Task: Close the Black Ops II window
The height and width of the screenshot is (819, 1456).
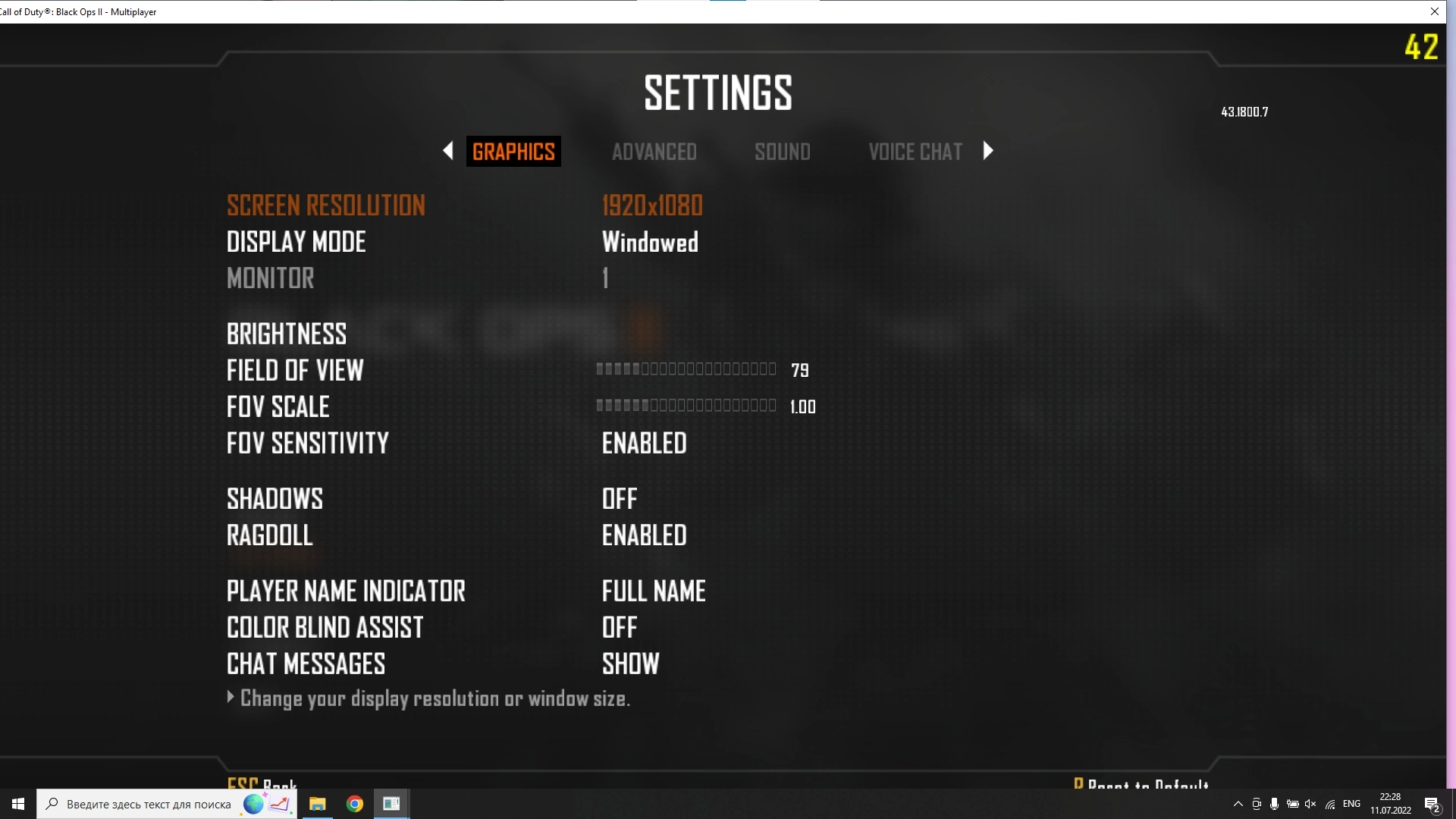Action: (1434, 11)
